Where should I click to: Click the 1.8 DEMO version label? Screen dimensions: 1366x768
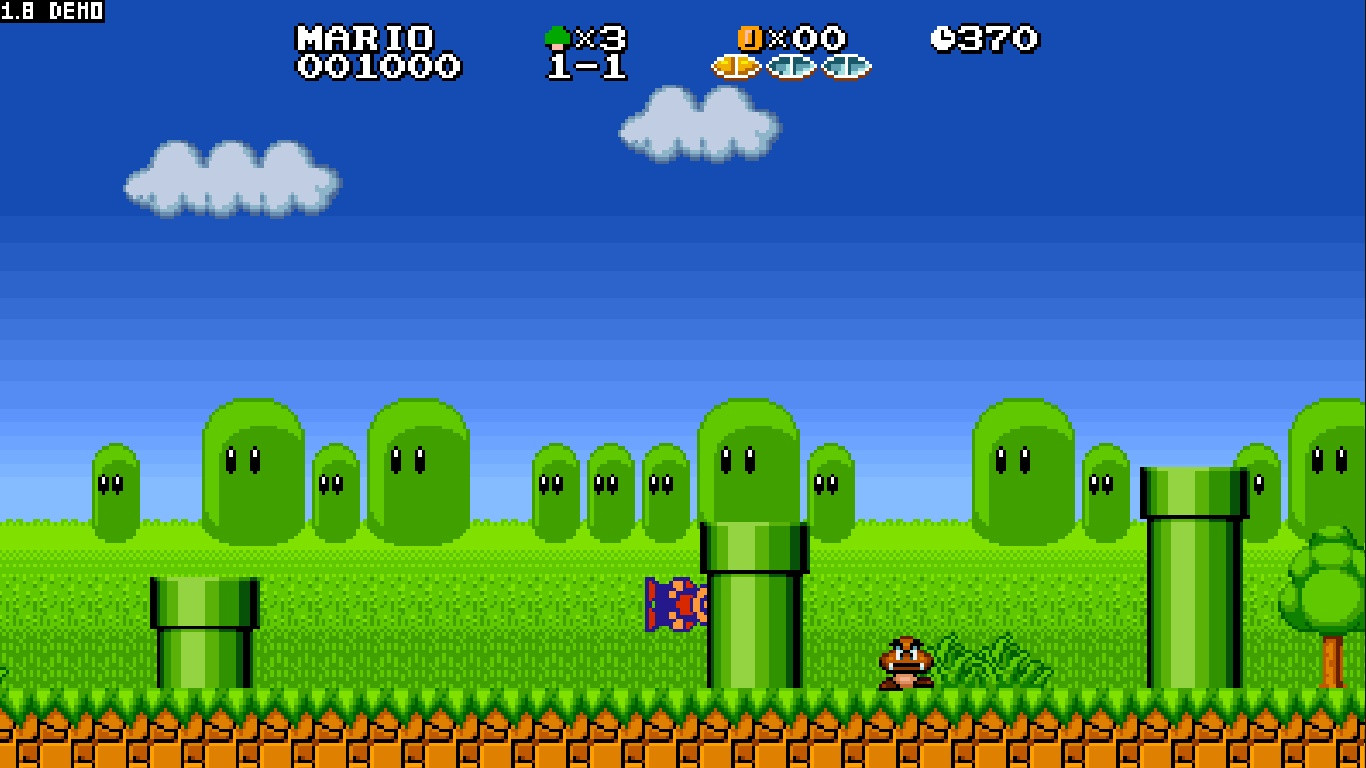(50, 10)
